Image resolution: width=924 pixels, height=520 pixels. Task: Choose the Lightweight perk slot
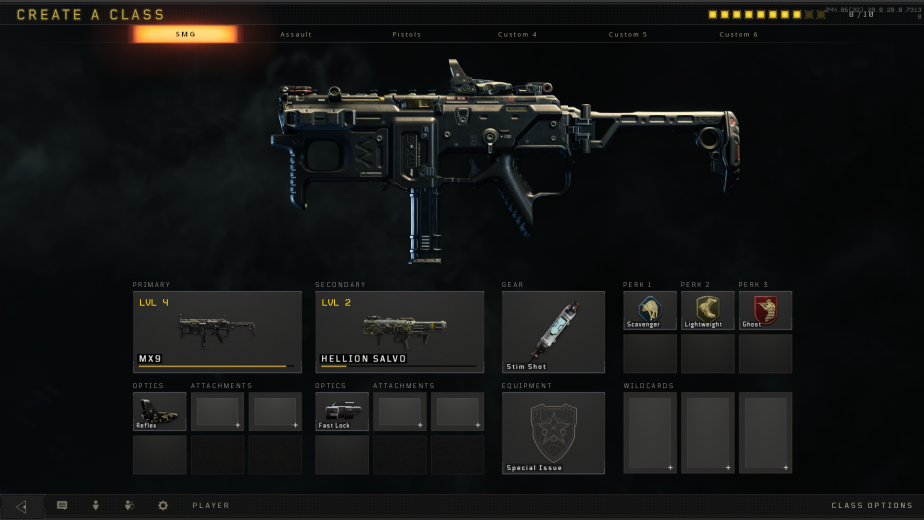click(707, 310)
